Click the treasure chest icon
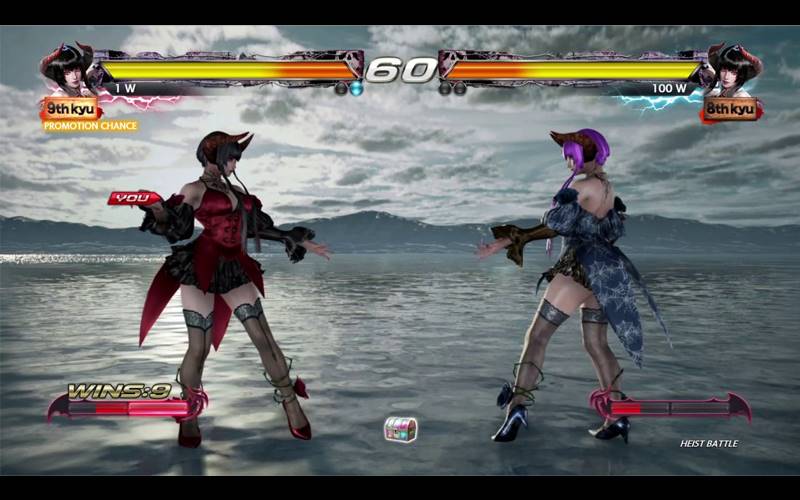Screen dimensions: 800x500 (400, 429)
